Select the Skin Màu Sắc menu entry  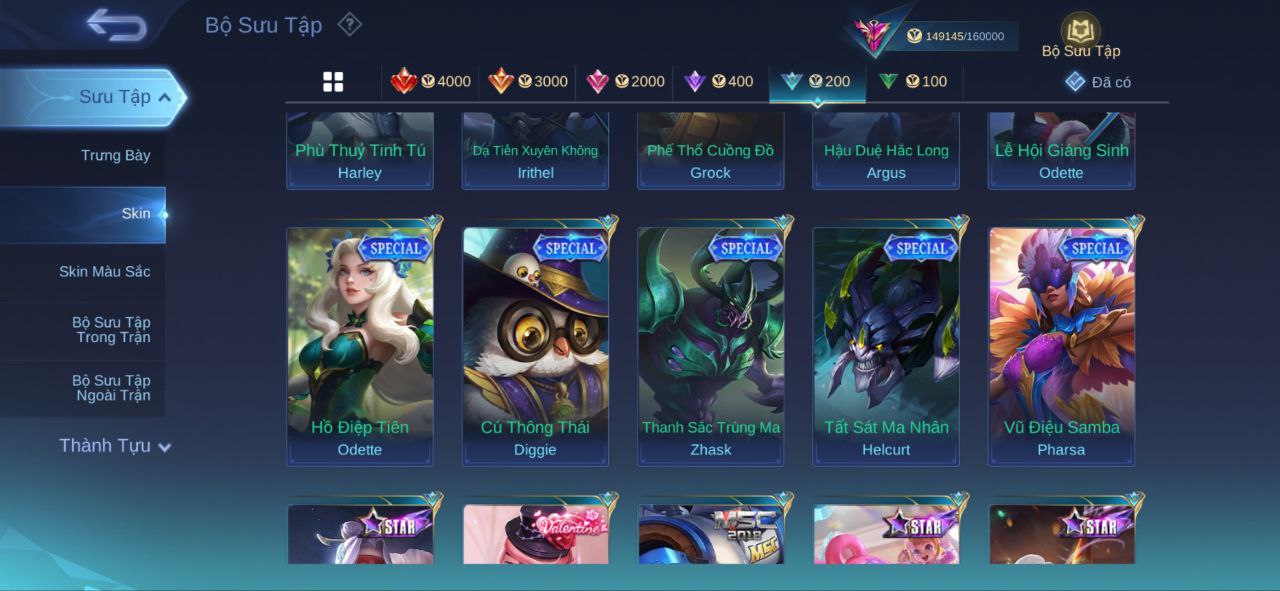pos(104,271)
